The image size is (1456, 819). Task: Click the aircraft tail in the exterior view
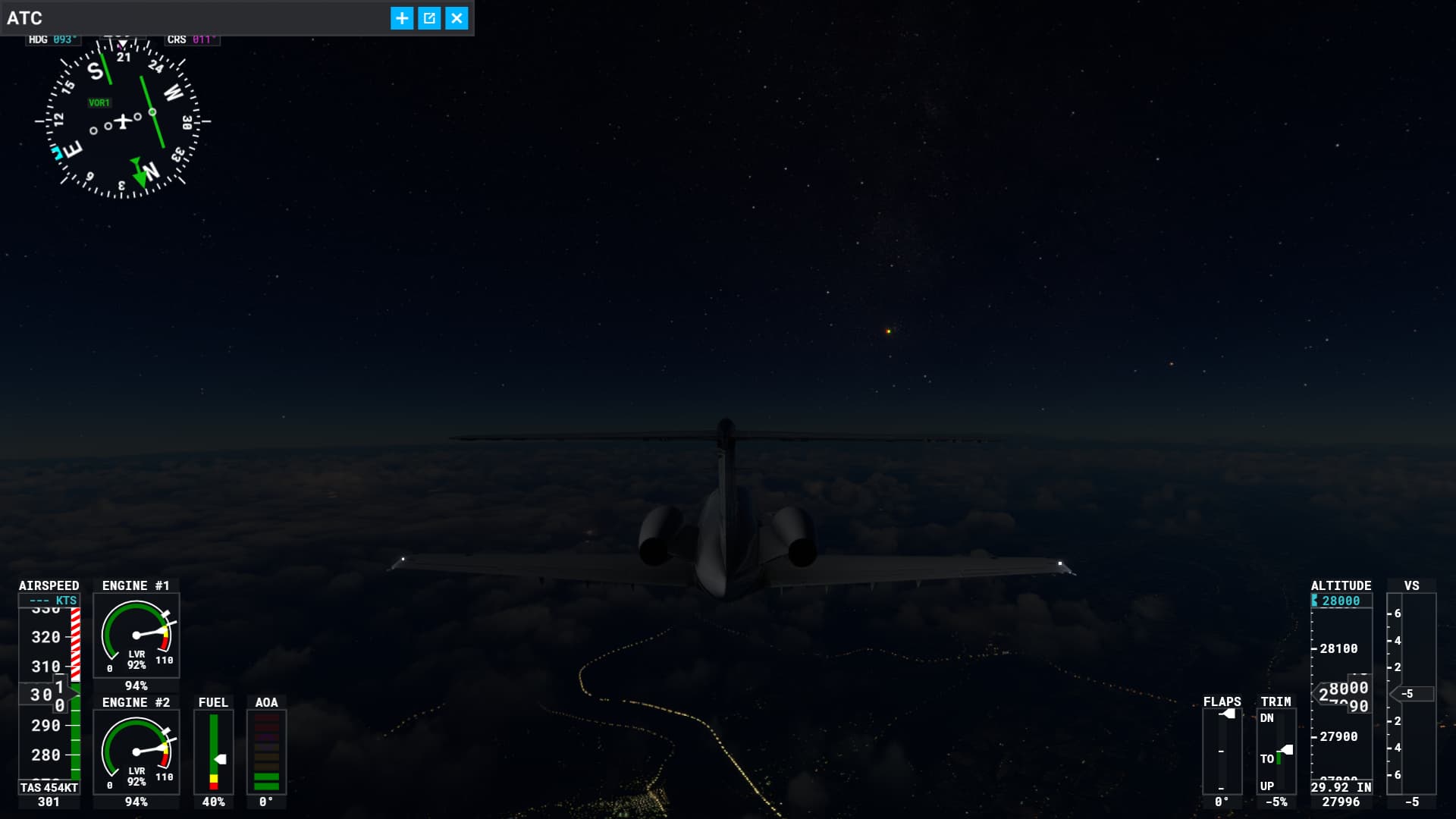tap(723, 470)
